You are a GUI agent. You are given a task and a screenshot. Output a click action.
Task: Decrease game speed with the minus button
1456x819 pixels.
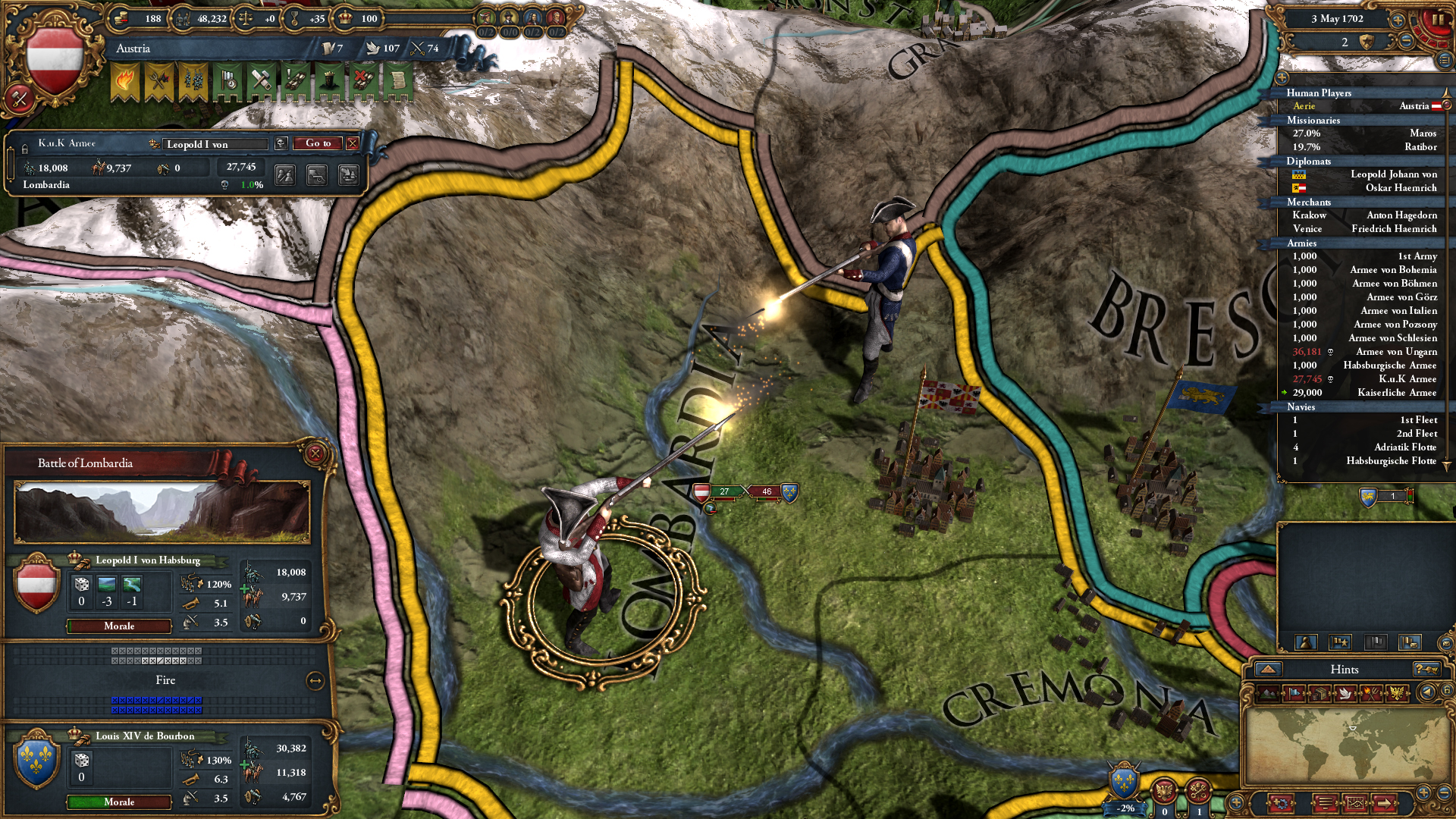(x=1405, y=42)
